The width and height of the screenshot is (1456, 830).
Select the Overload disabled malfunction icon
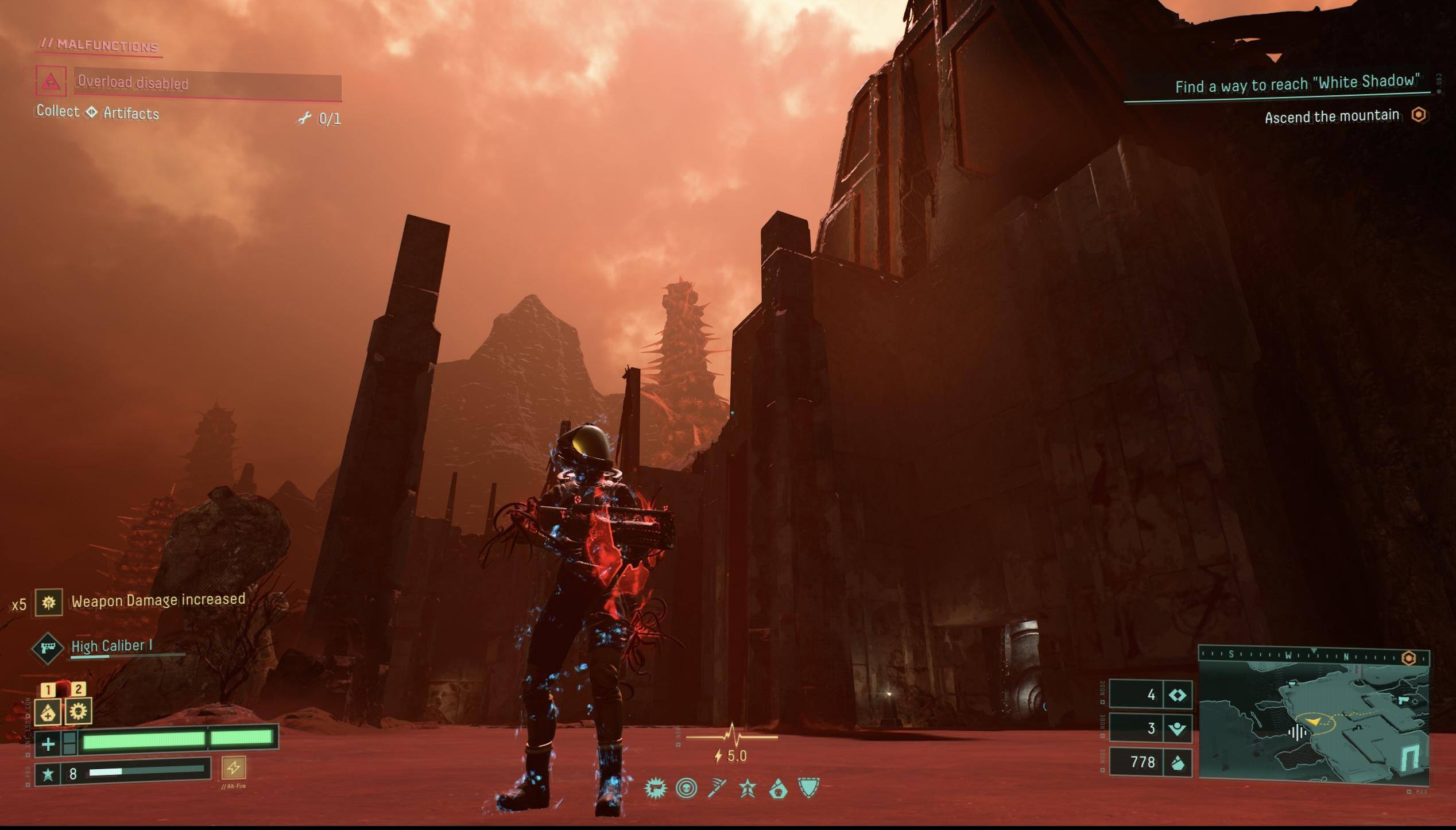(x=51, y=82)
